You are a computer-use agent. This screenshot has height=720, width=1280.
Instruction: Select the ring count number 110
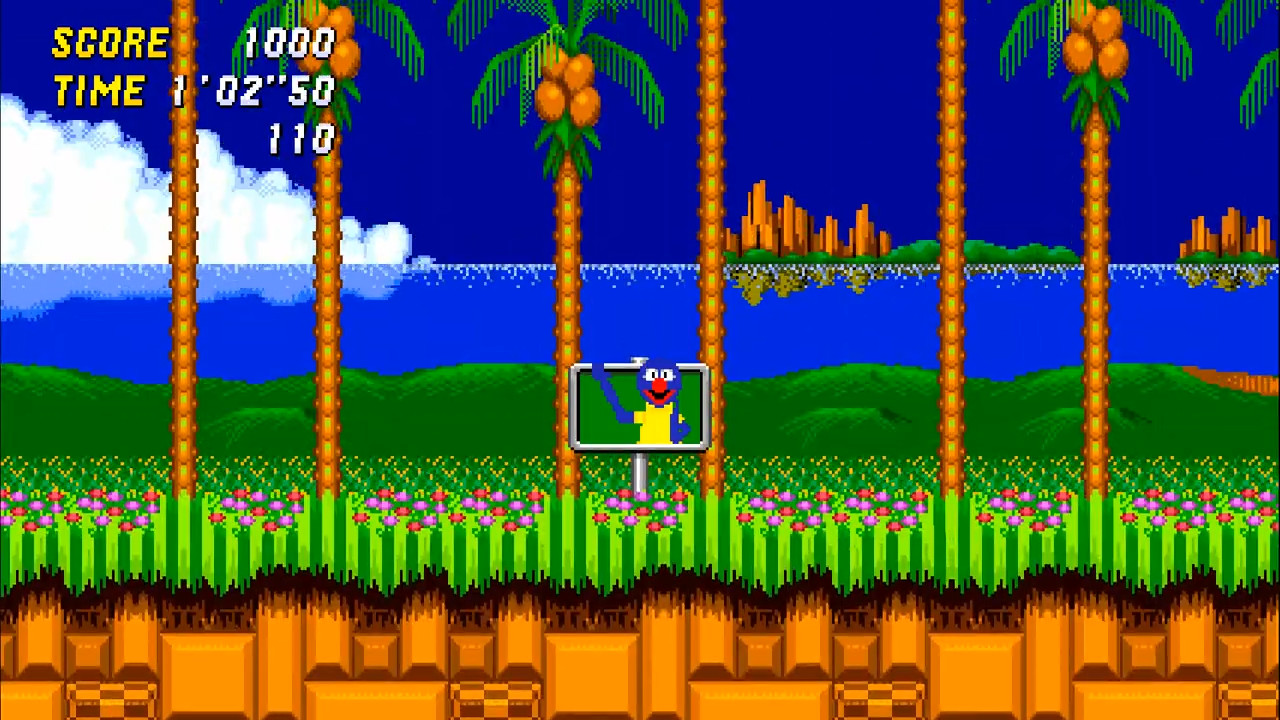[x=300, y=139]
